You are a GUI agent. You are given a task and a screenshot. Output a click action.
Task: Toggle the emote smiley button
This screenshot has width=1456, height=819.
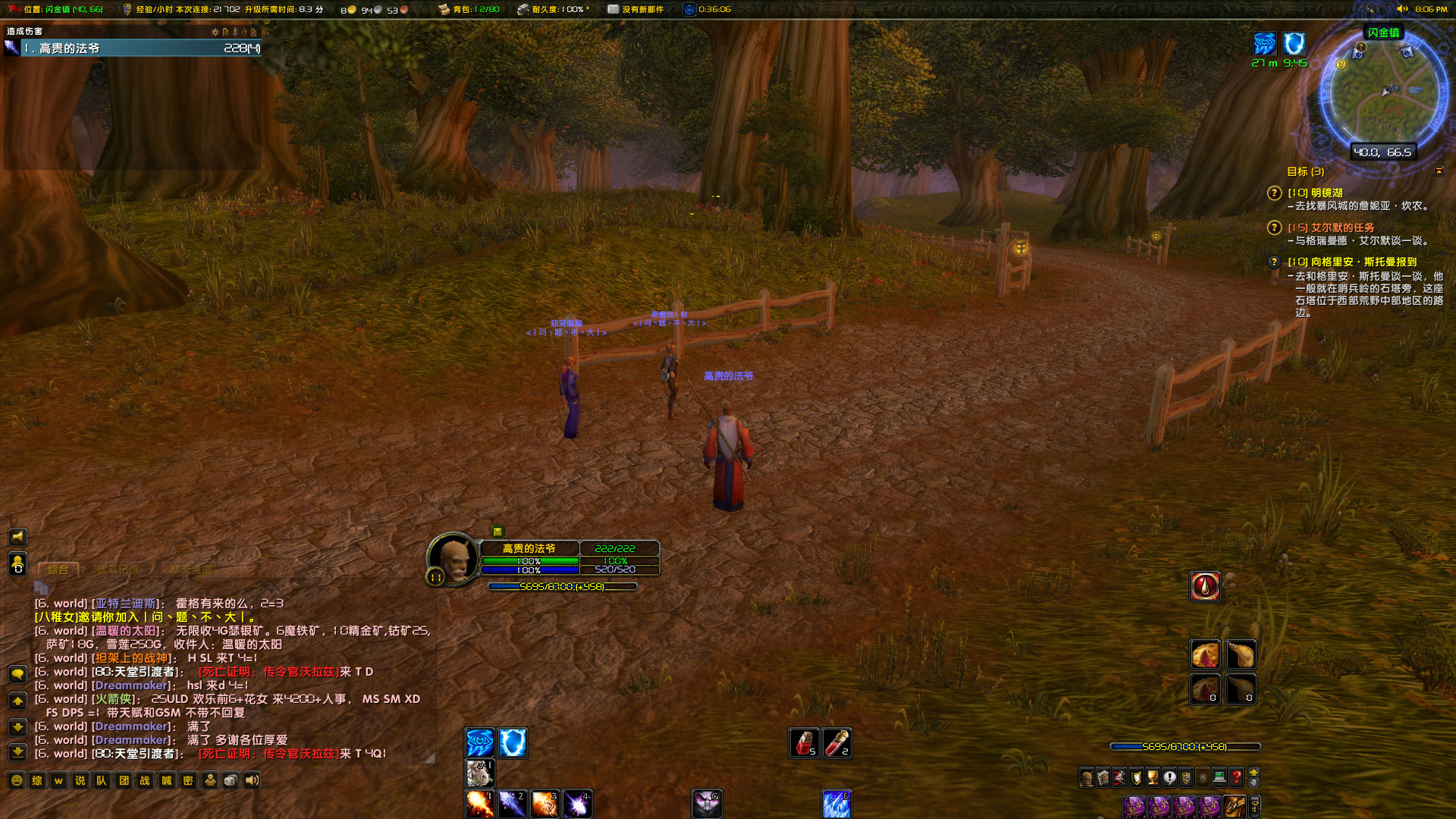16,780
